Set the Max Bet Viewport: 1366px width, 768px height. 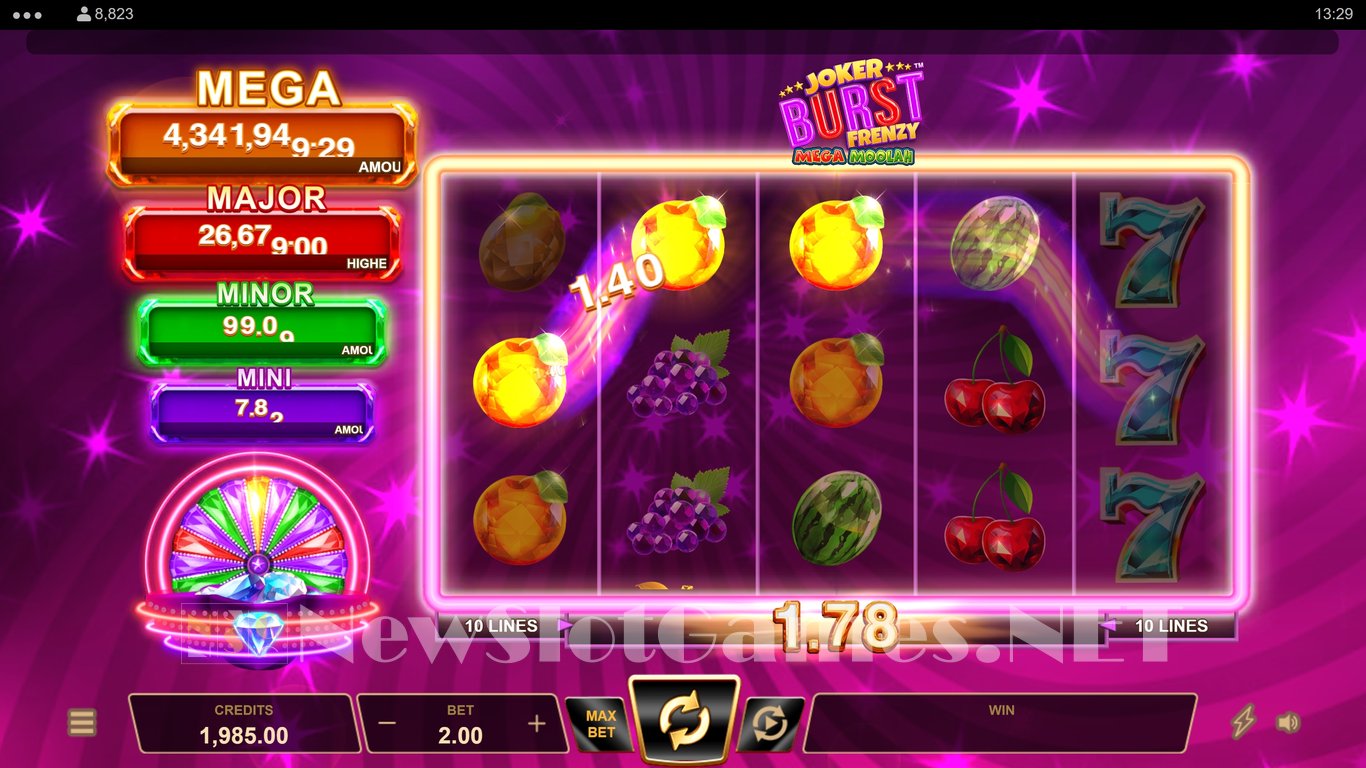(601, 724)
